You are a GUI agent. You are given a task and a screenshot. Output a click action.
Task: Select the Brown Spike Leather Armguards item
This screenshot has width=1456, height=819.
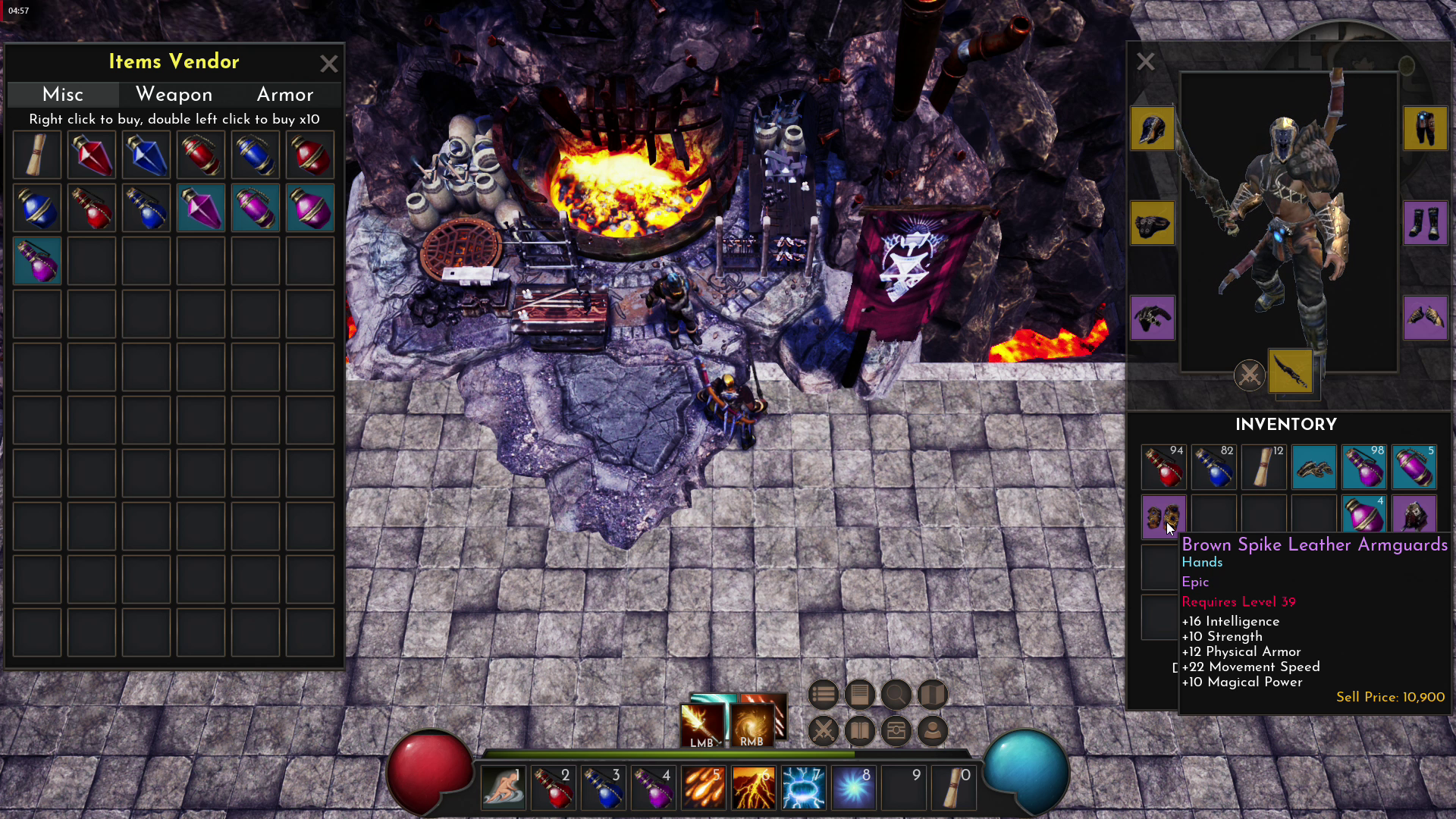1163,517
